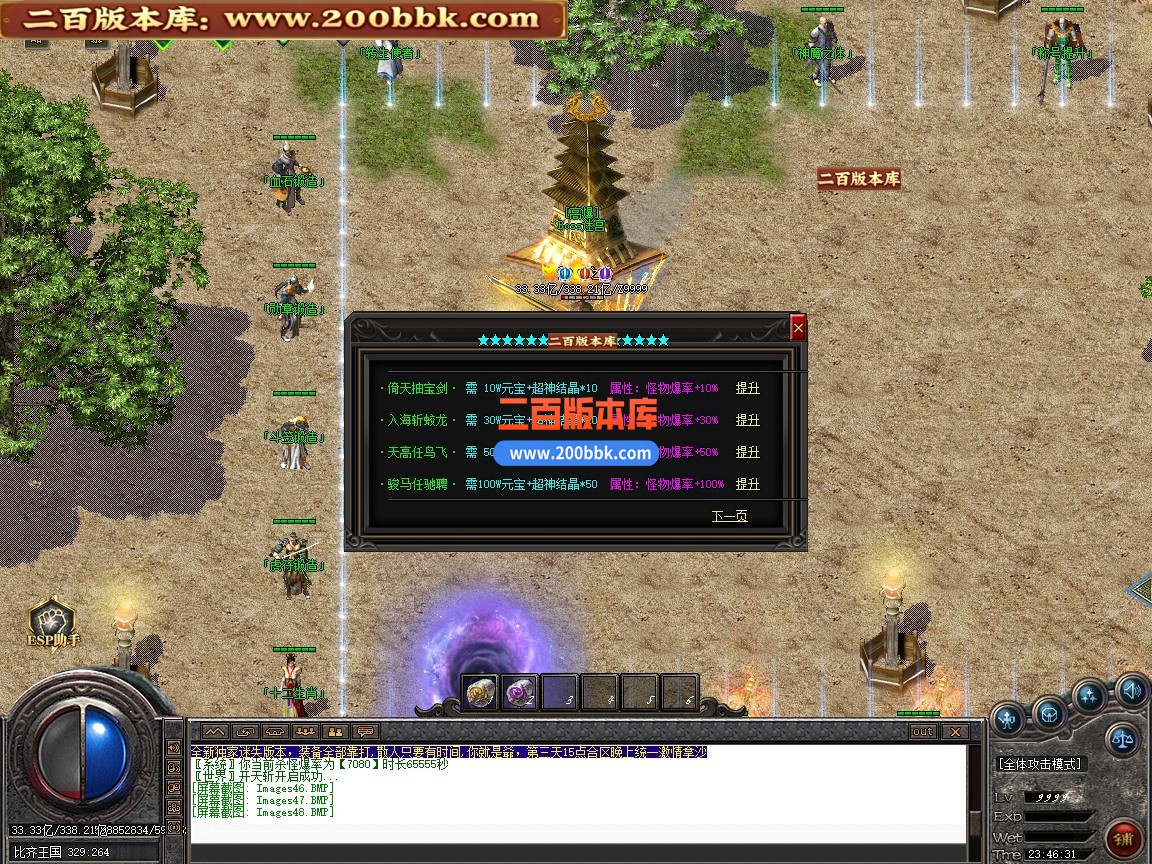The image size is (1152, 864).
Task: Click the chat panel's out button
Action: pyautogui.click(x=922, y=732)
